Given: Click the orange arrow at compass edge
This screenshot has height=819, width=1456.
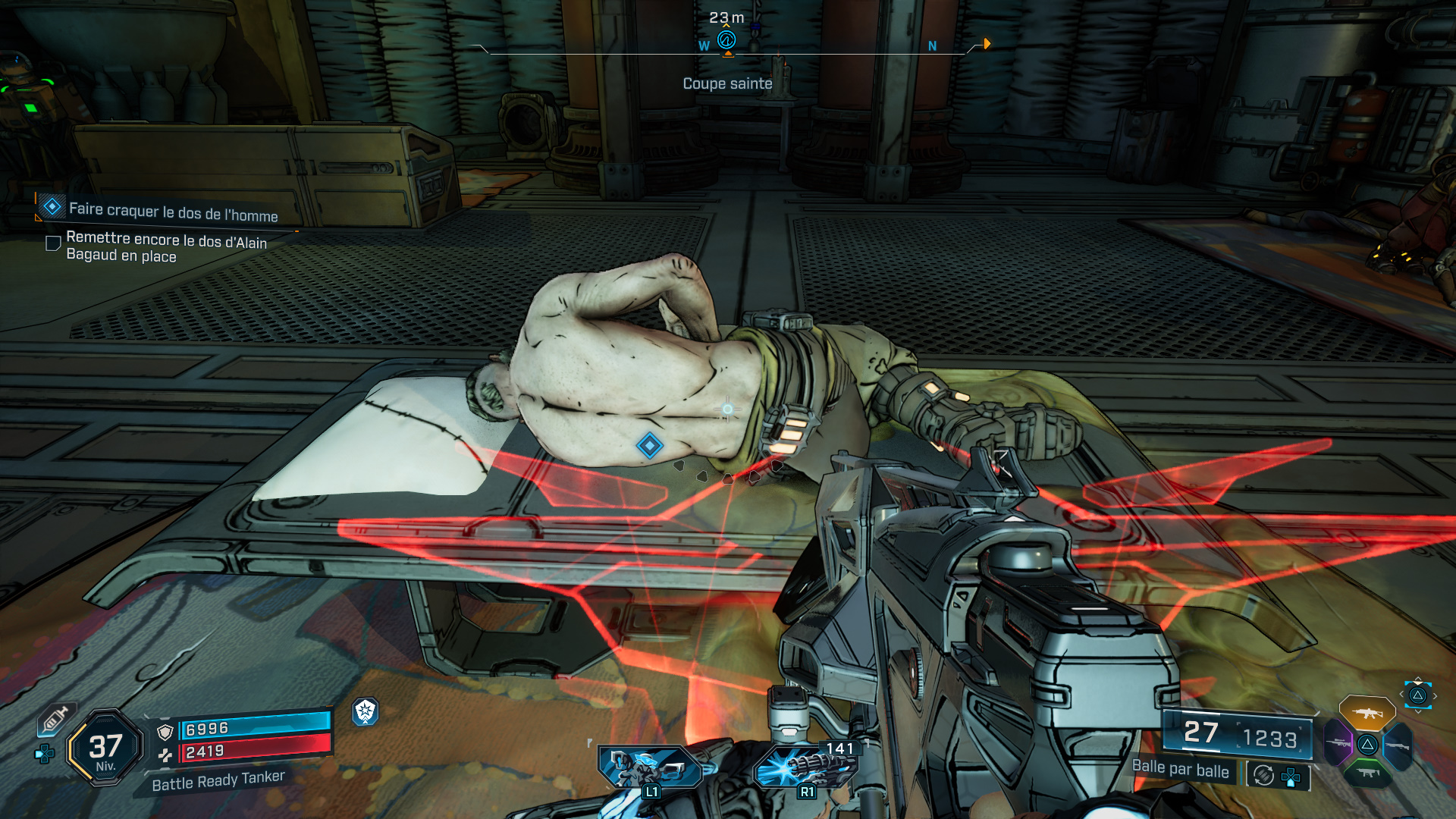Looking at the screenshot, I should [x=987, y=44].
